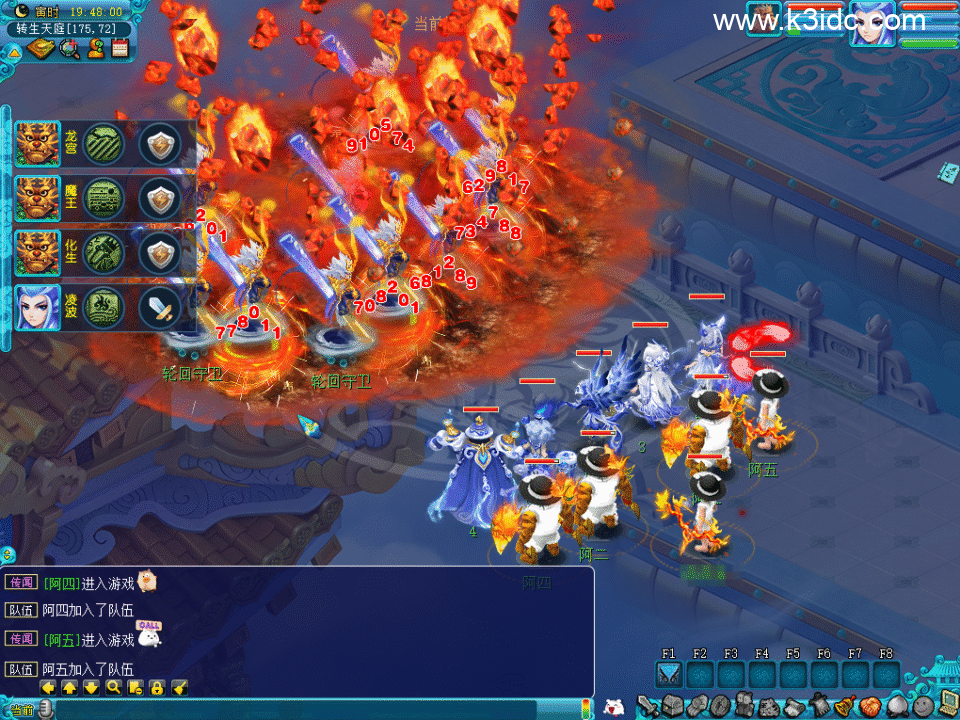Click the shield icon on 龙宫's row
The height and width of the screenshot is (720, 960).
(160, 143)
